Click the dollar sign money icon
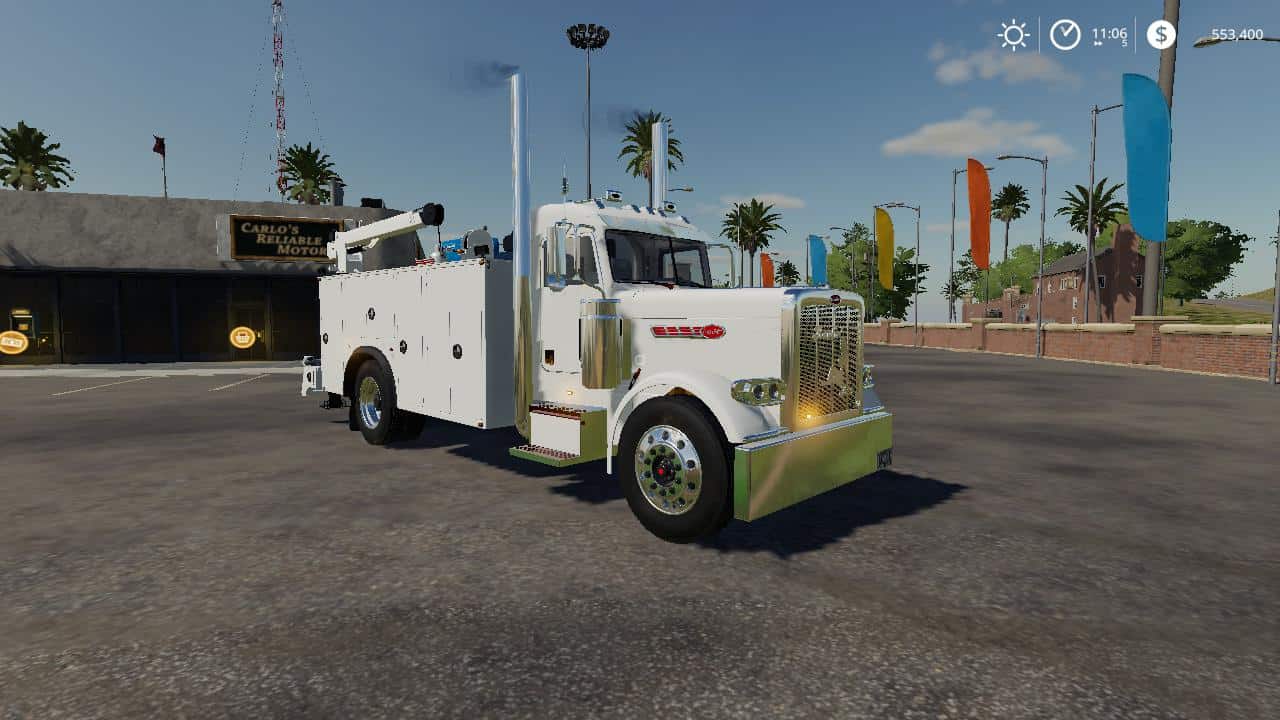Image resolution: width=1280 pixels, height=720 pixels. coord(1161,35)
